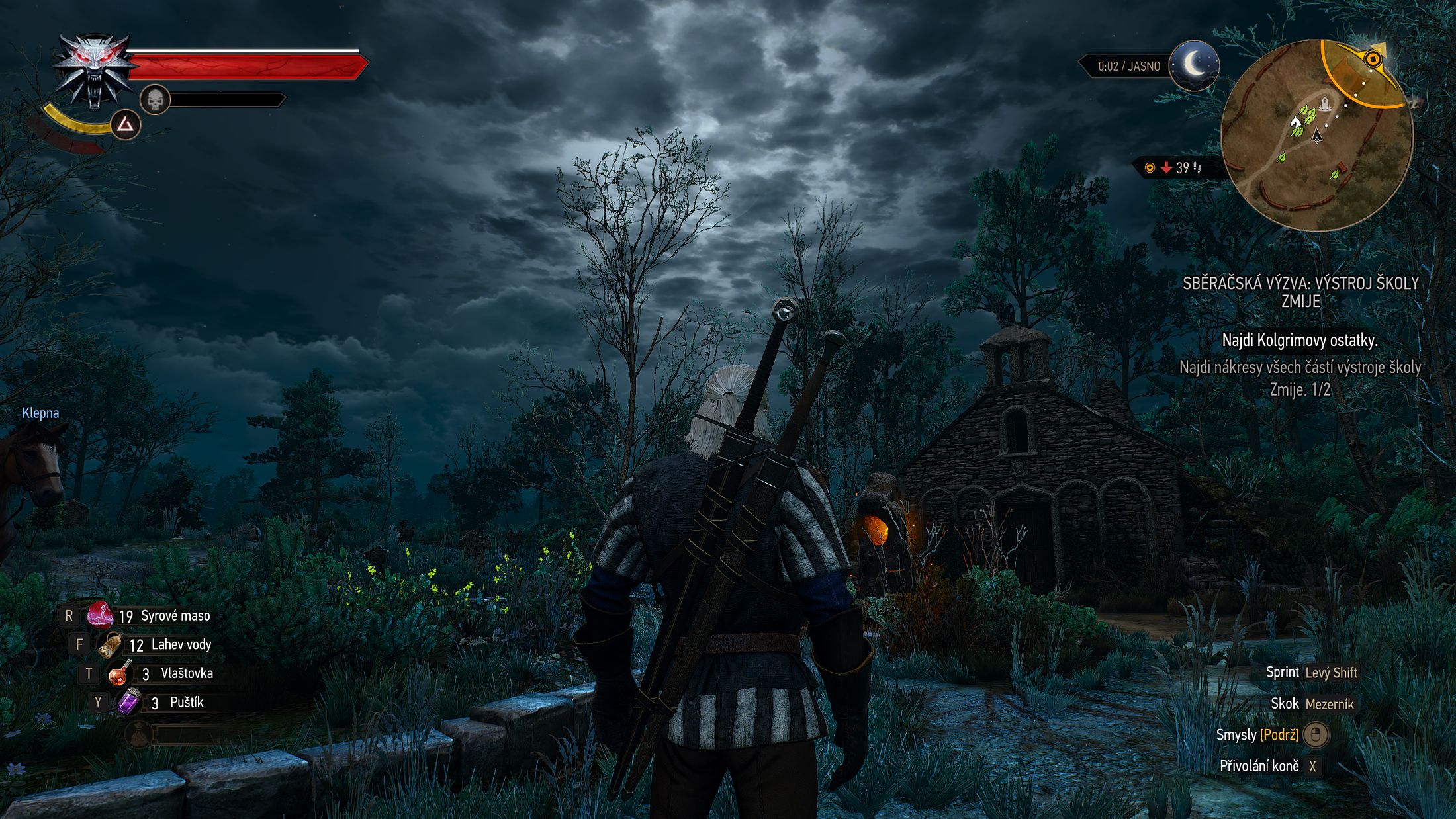
Task: Select the Lahev vody water bottle slot
Action: [110, 644]
